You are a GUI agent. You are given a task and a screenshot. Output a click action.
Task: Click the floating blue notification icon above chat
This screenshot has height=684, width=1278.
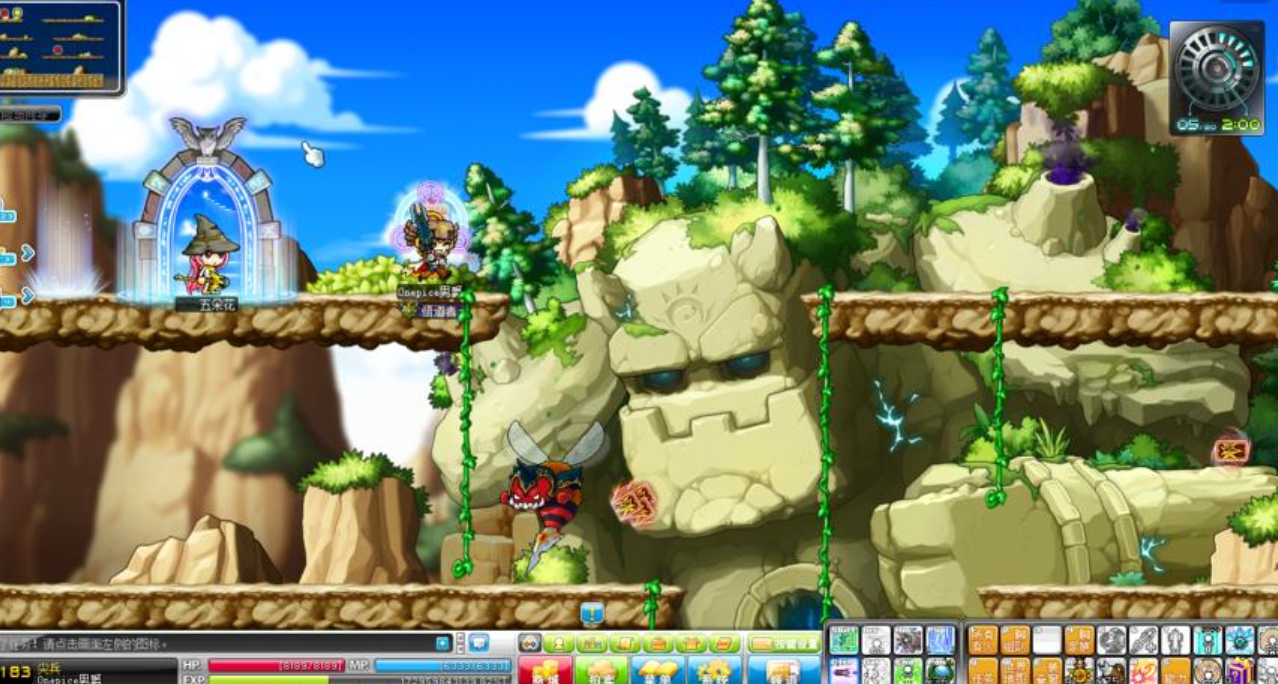tap(592, 612)
